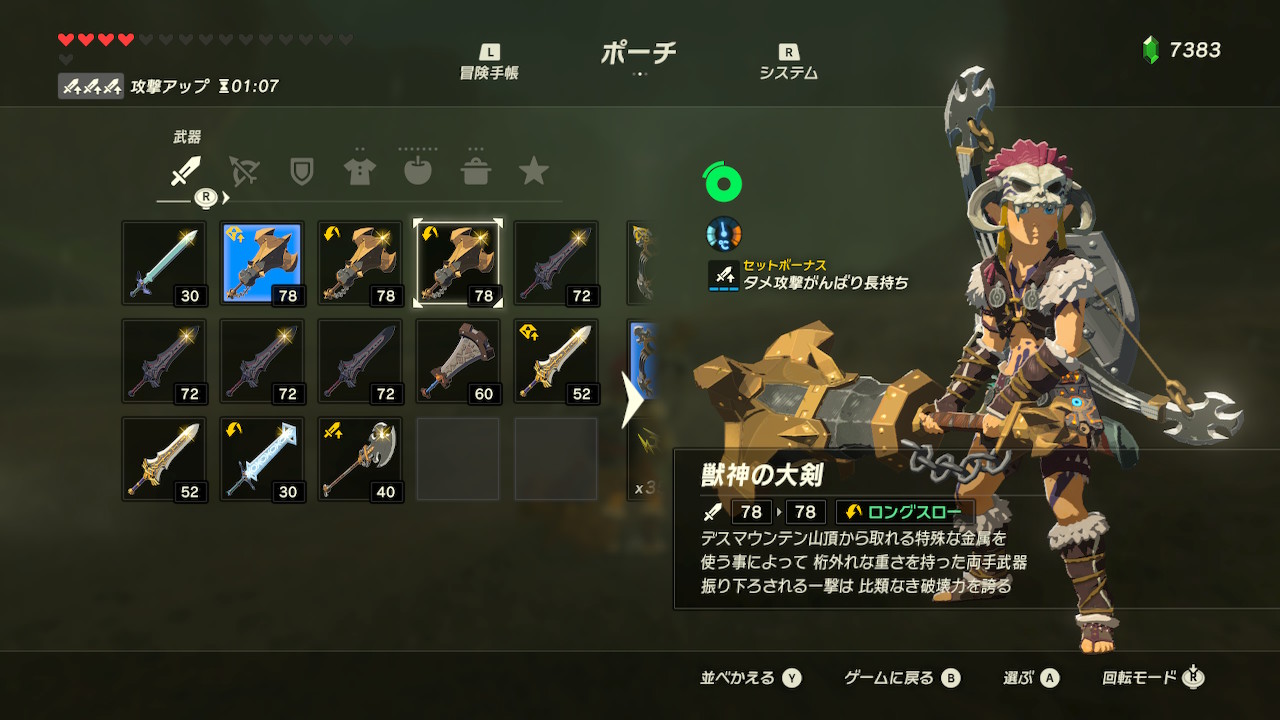1280x720 pixels.
Task: Switch to the bow category icon
Action: tap(243, 172)
